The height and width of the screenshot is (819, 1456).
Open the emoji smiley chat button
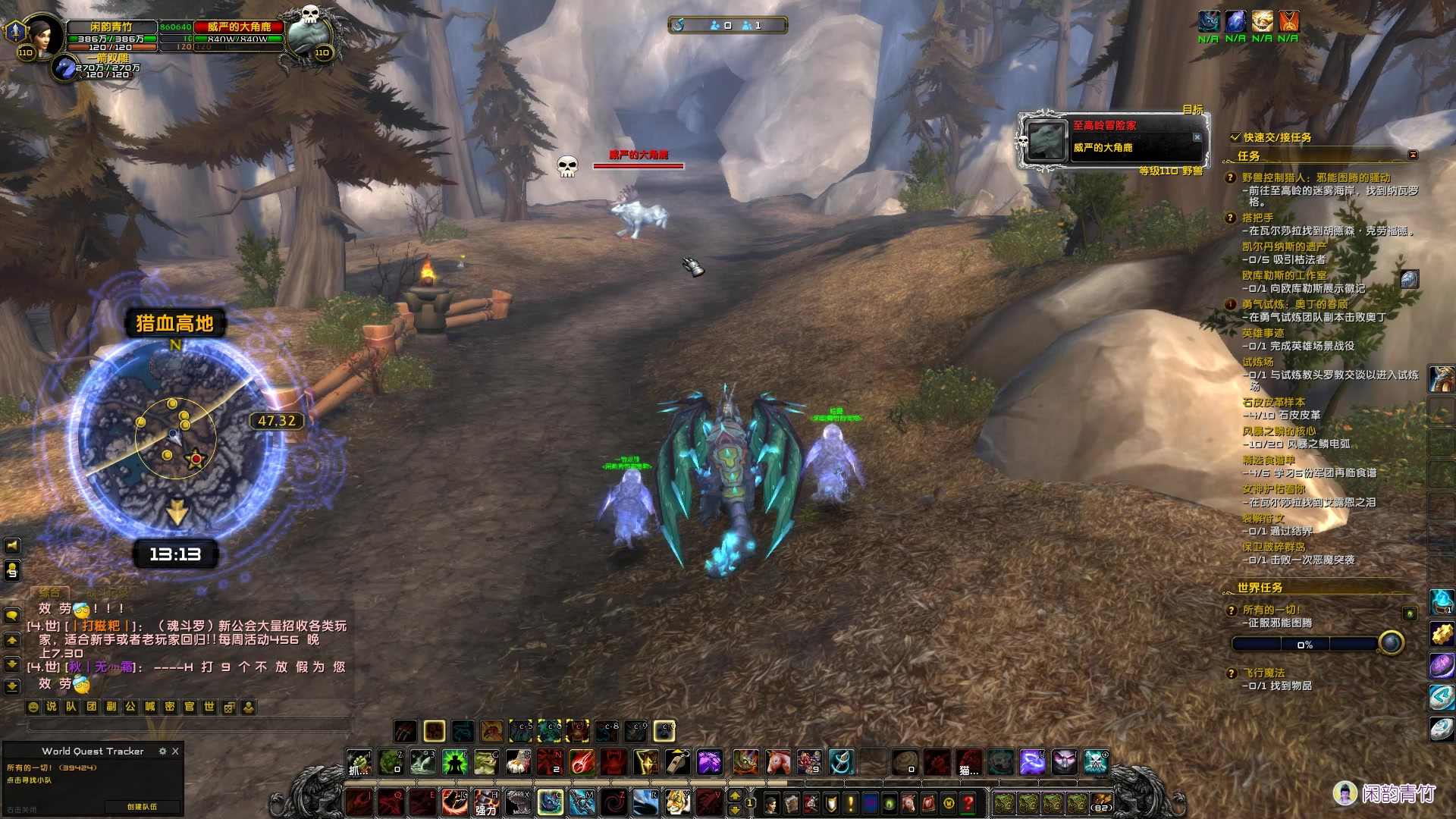click(33, 707)
